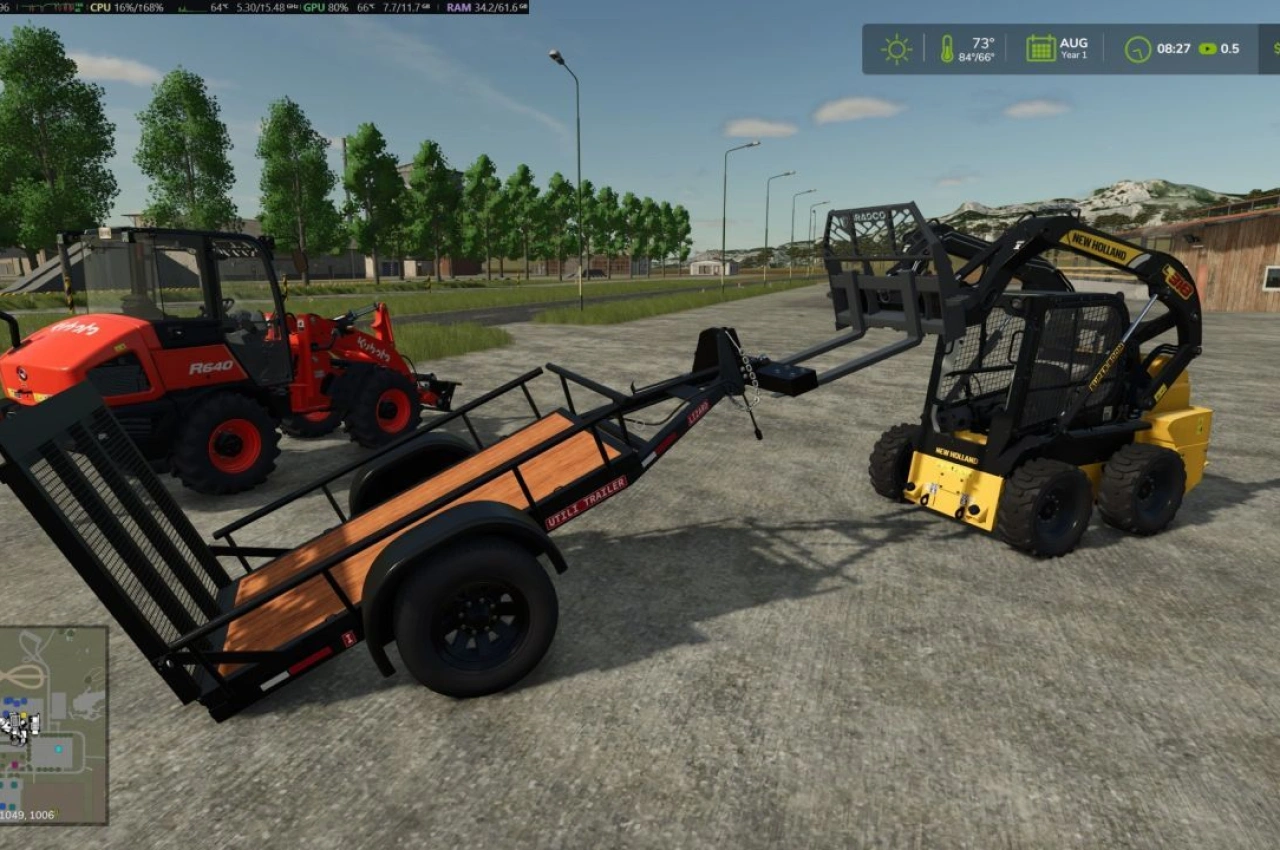Click the yellow vehicle dot on the minimap
This screenshot has width=1280, height=850.
coord(24,715)
